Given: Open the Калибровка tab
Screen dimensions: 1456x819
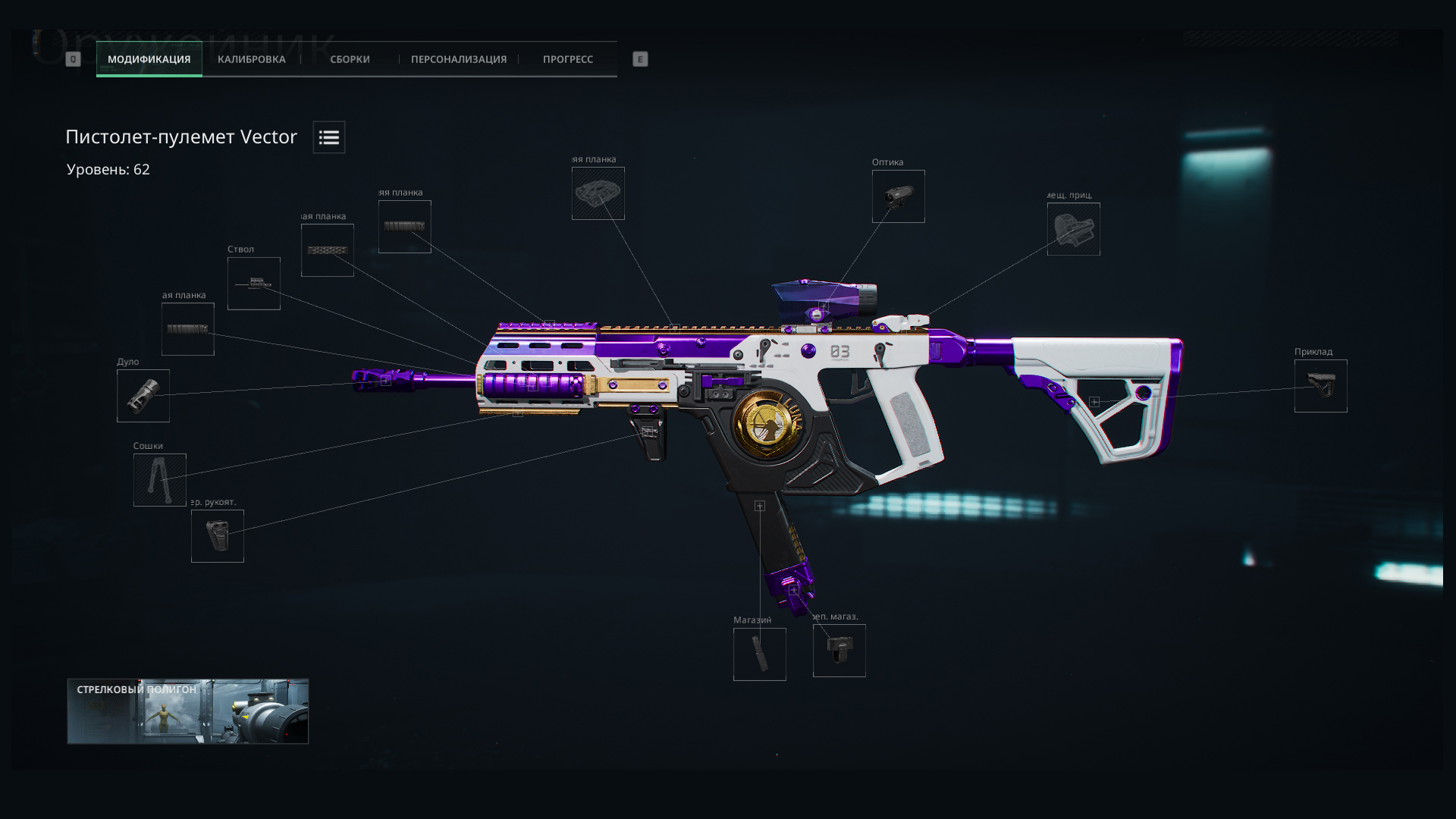Looking at the screenshot, I should click(251, 59).
